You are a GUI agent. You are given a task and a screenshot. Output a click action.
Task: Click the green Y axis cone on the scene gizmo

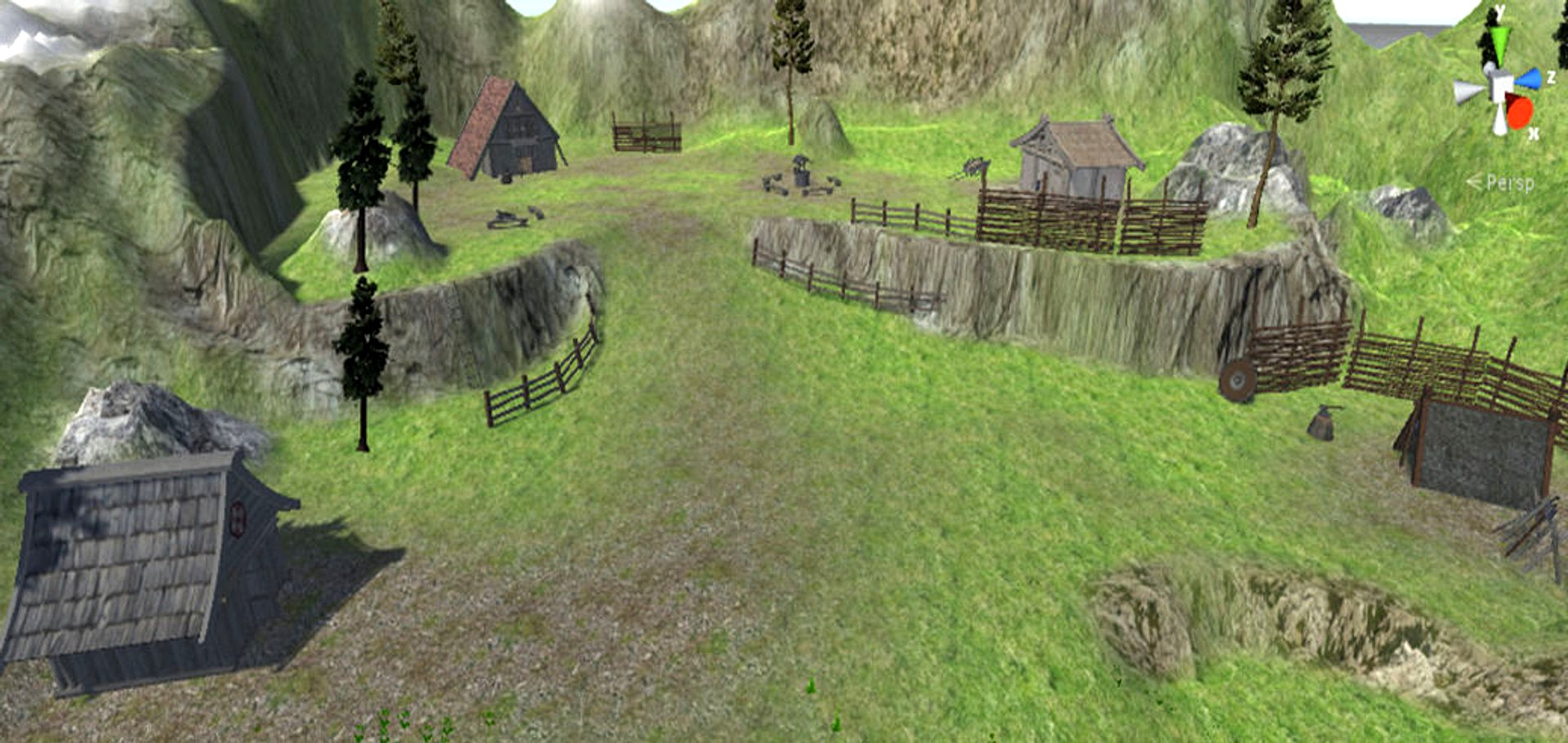click(x=1500, y=39)
